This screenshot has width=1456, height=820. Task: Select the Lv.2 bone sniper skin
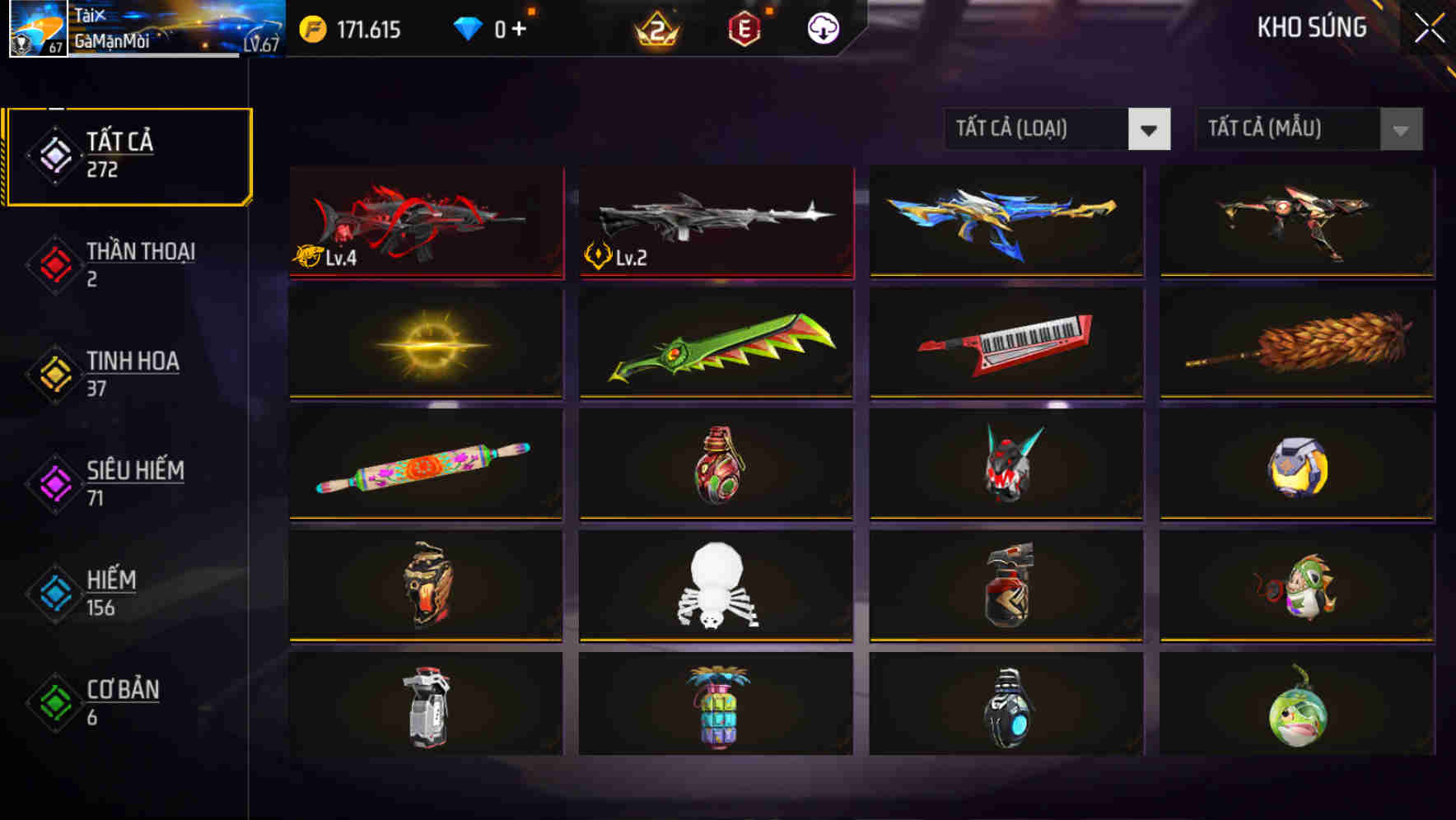coord(715,221)
